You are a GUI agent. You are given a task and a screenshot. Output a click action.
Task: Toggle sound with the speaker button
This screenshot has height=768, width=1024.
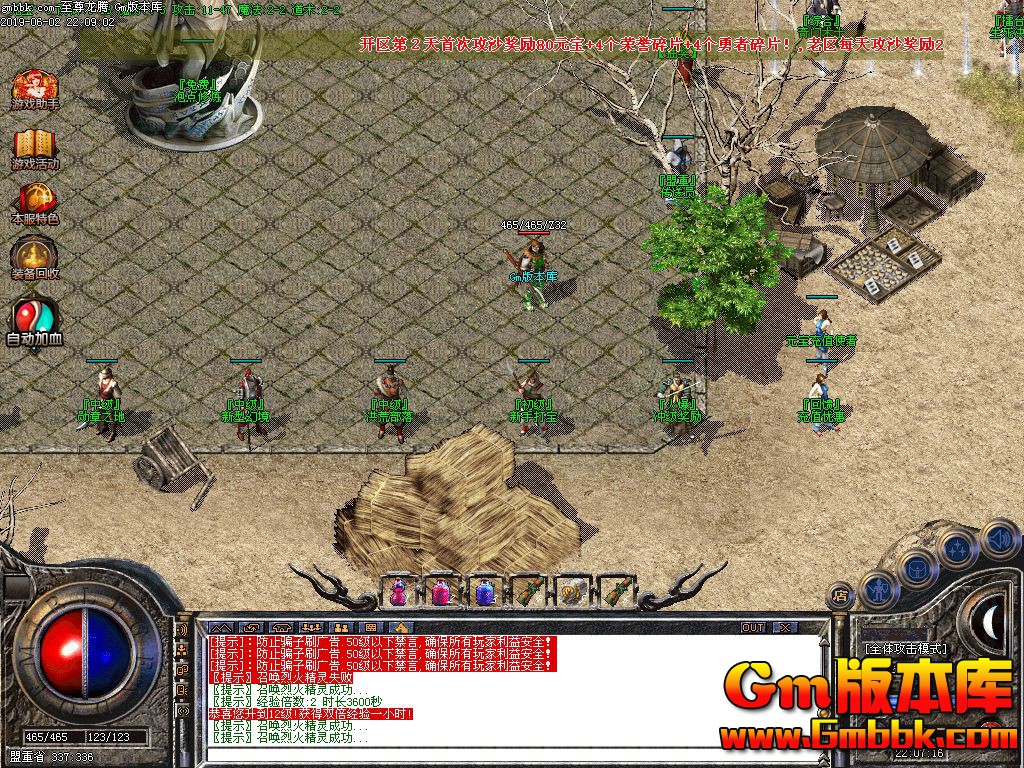(x=999, y=539)
